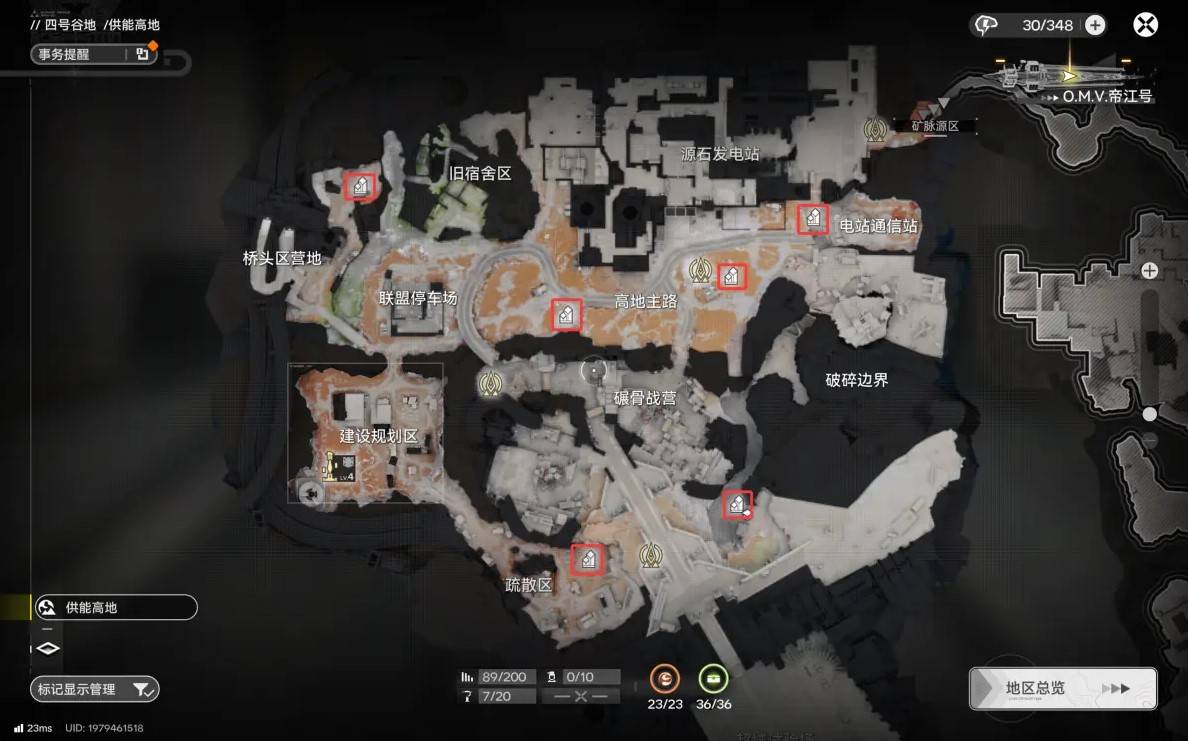Viewport: 1188px width, 741px height.
Task: Close the map with the X button
Action: [1145, 25]
